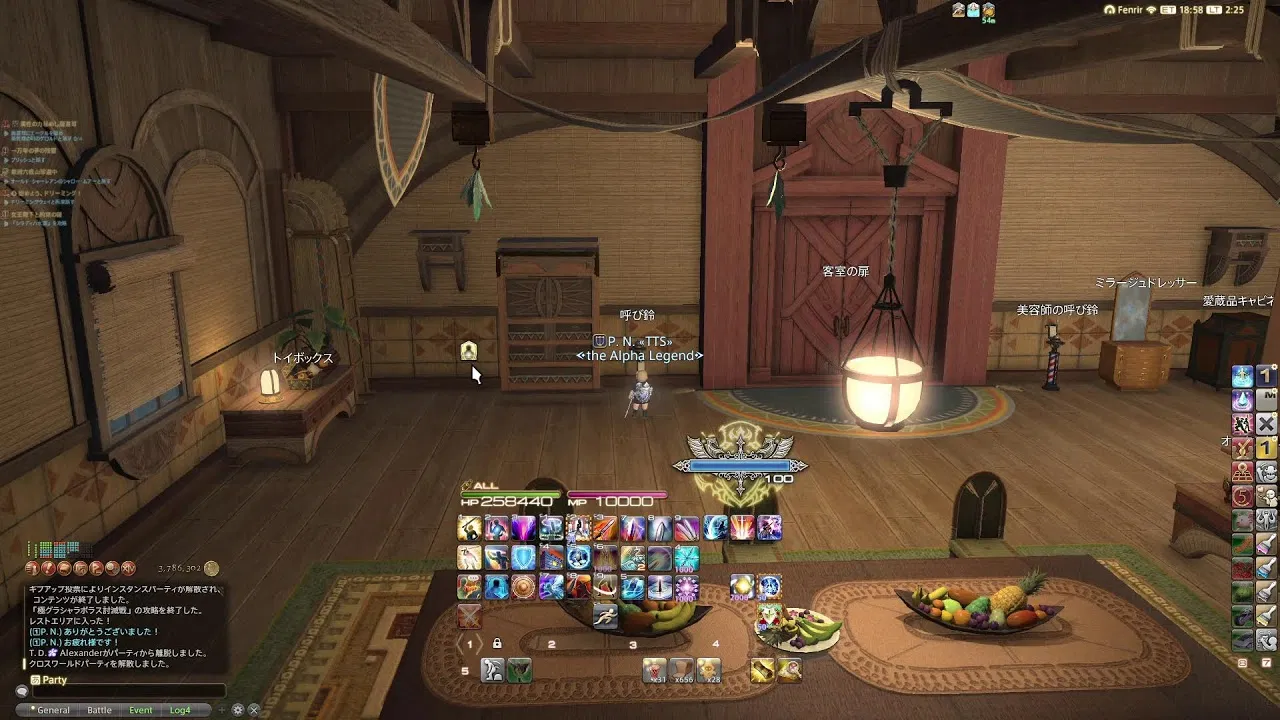Activate the round bronze shield ability

(523, 586)
